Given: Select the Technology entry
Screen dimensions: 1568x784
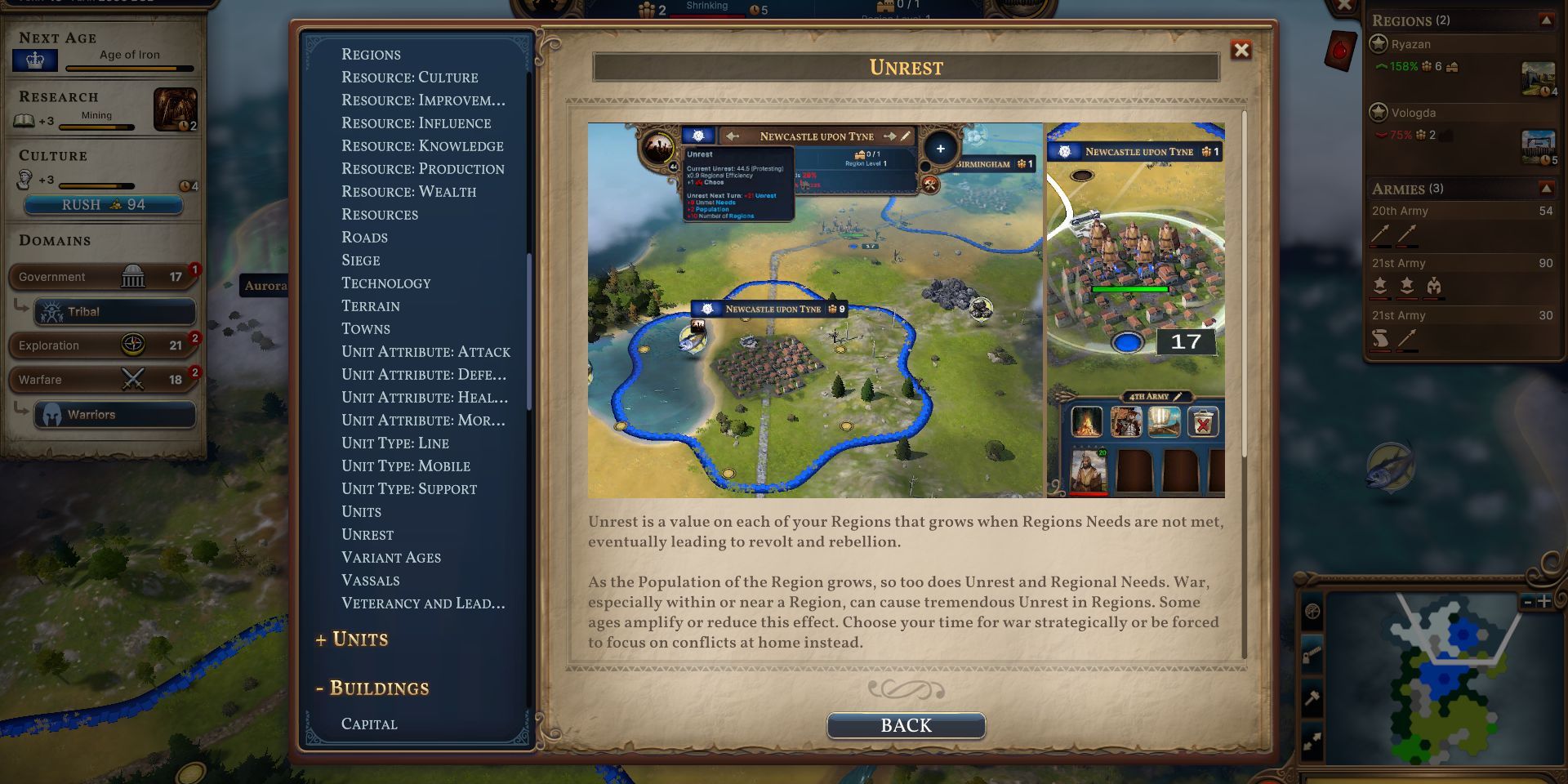Looking at the screenshot, I should coord(385,283).
